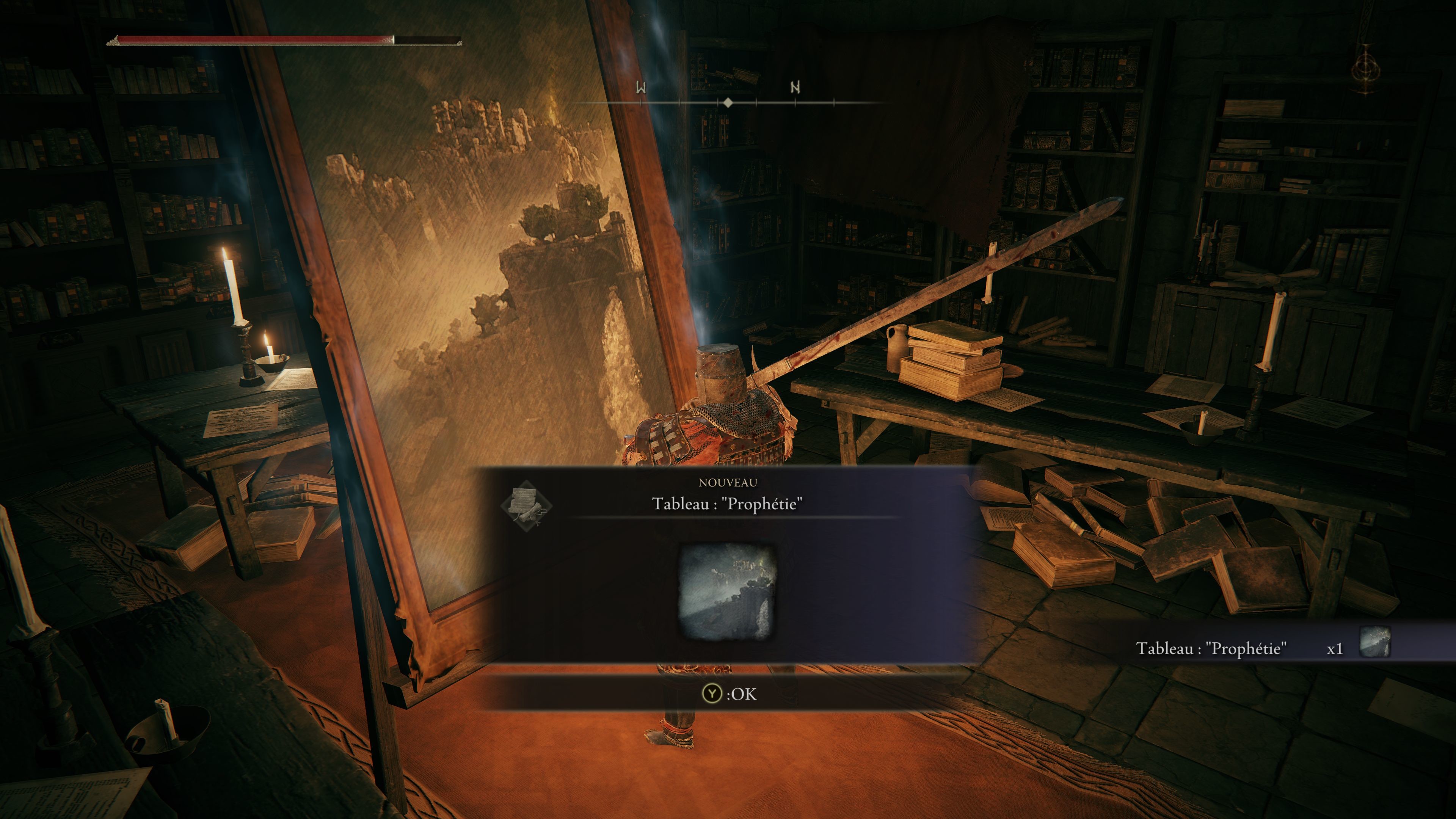Click the N marker on the compass
The image size is (1456, 819).
coord(795,87)
